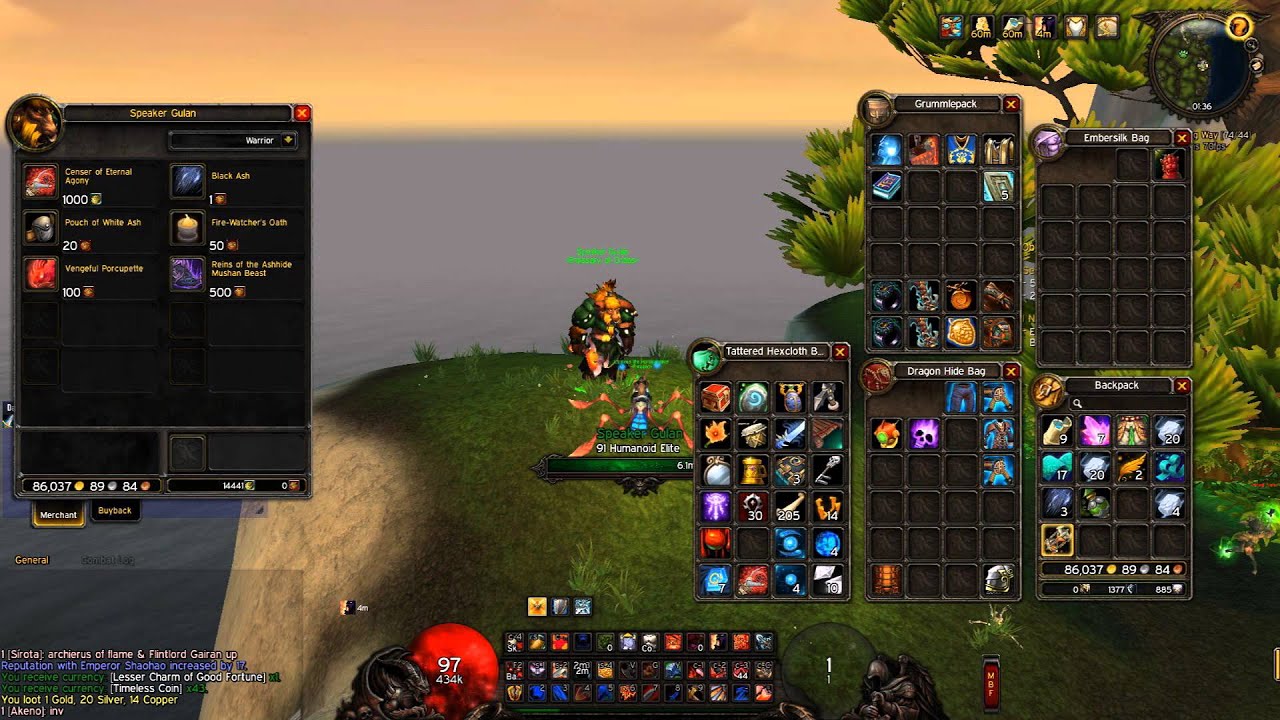Select Reins of the Ashhide Mushan Beast
Screen dimensions: 1280x720
click(187, 273)
